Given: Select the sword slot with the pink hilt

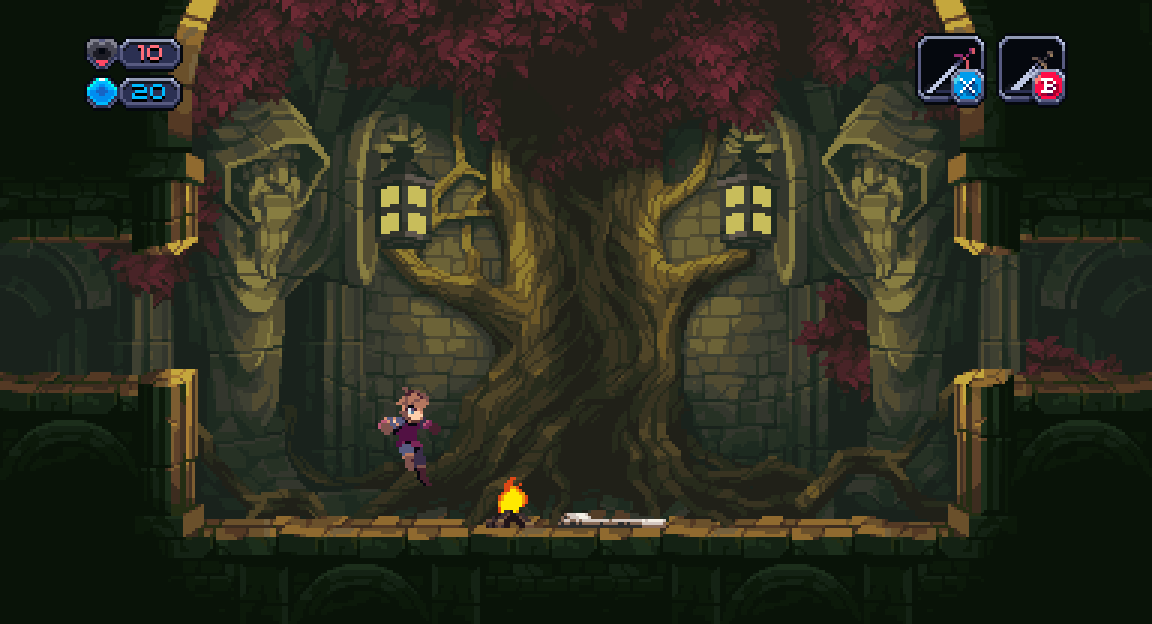Looking at the screenshot, I should (x=950, y=69).
